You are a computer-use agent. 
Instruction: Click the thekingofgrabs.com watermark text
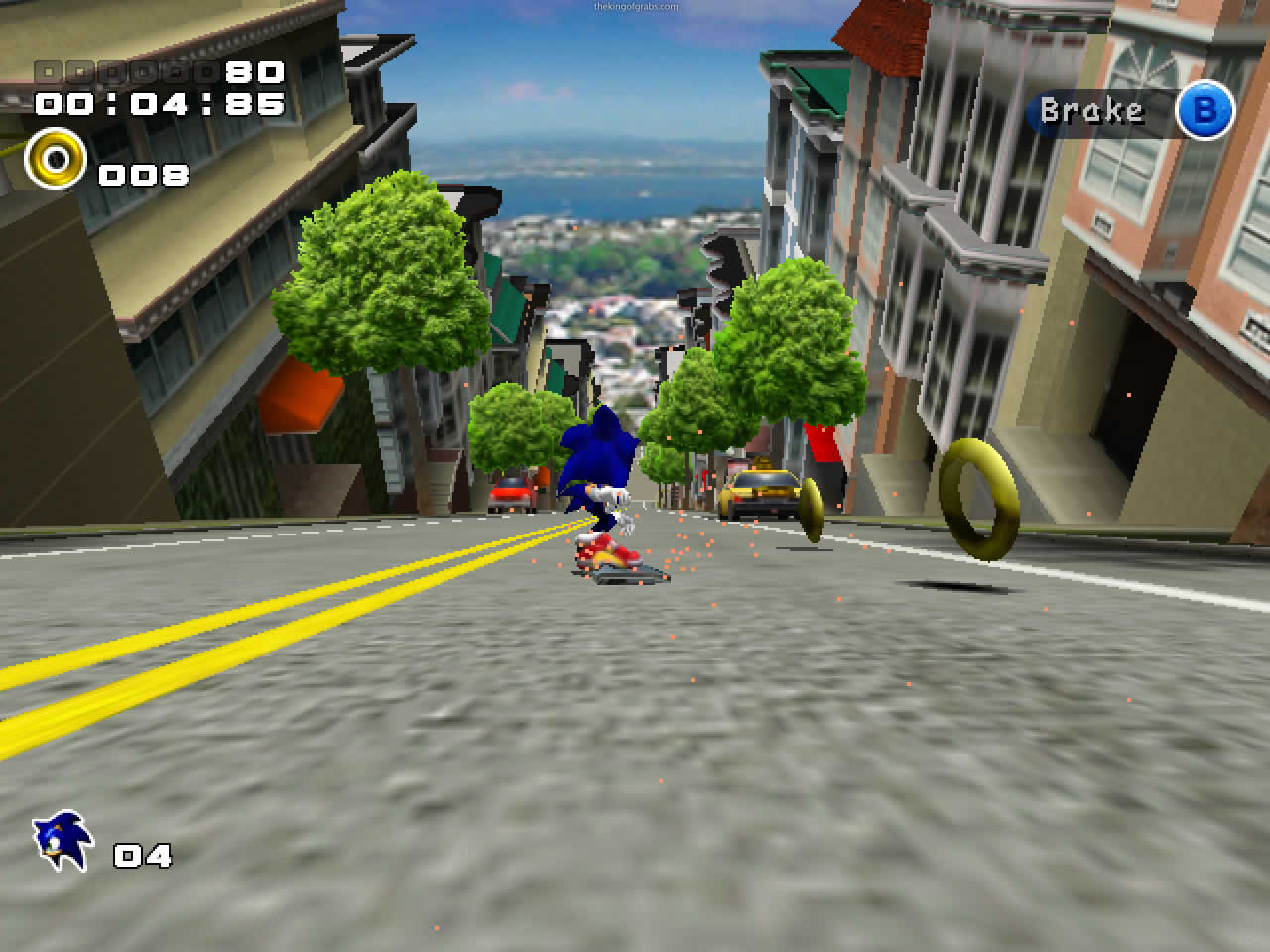point(635,5)
